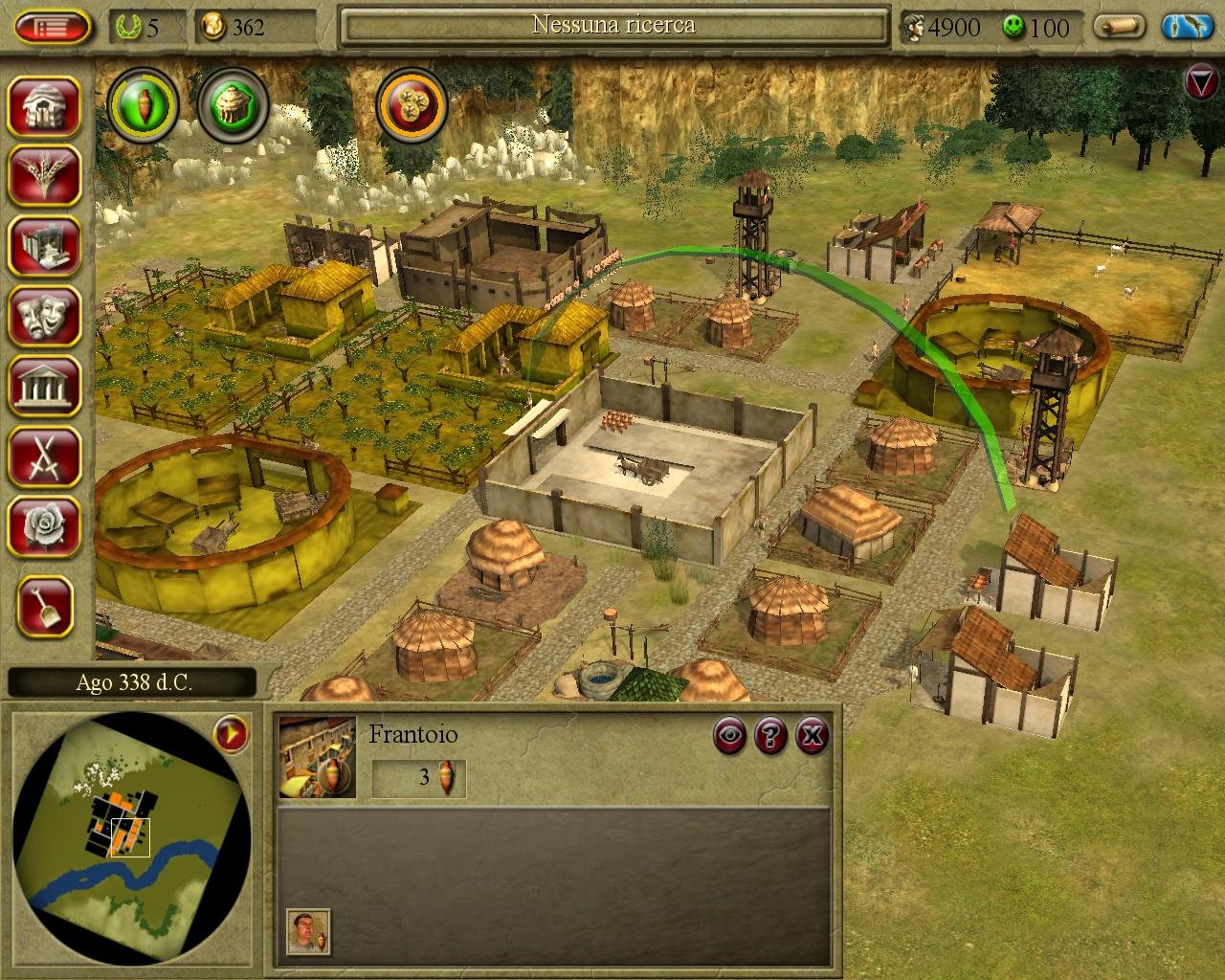
Task: Close the Frantoio building panel
Action: [812, 735]
